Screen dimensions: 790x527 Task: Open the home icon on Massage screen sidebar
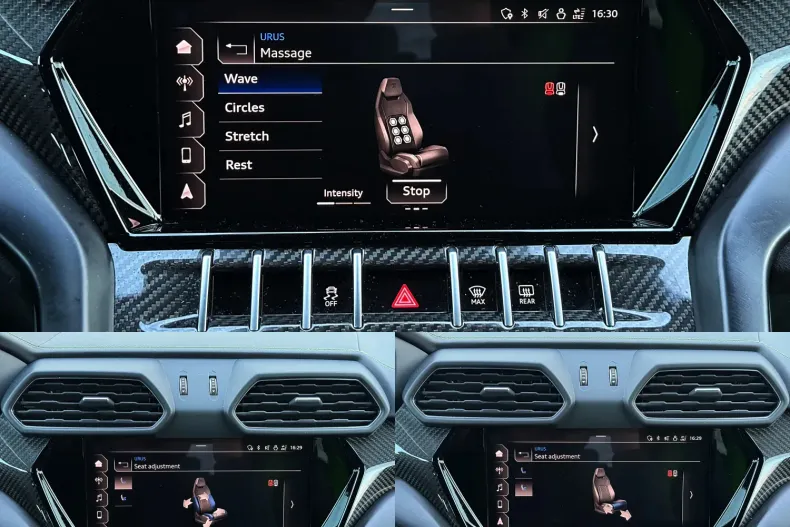point(184,47)
